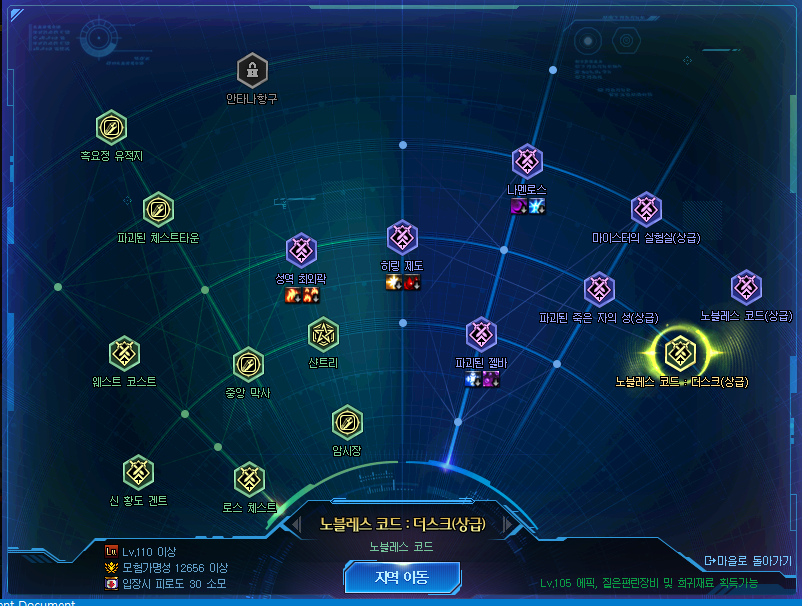
Task: Pick the 웨스트 코스트 town node
Action: (124, 352)
